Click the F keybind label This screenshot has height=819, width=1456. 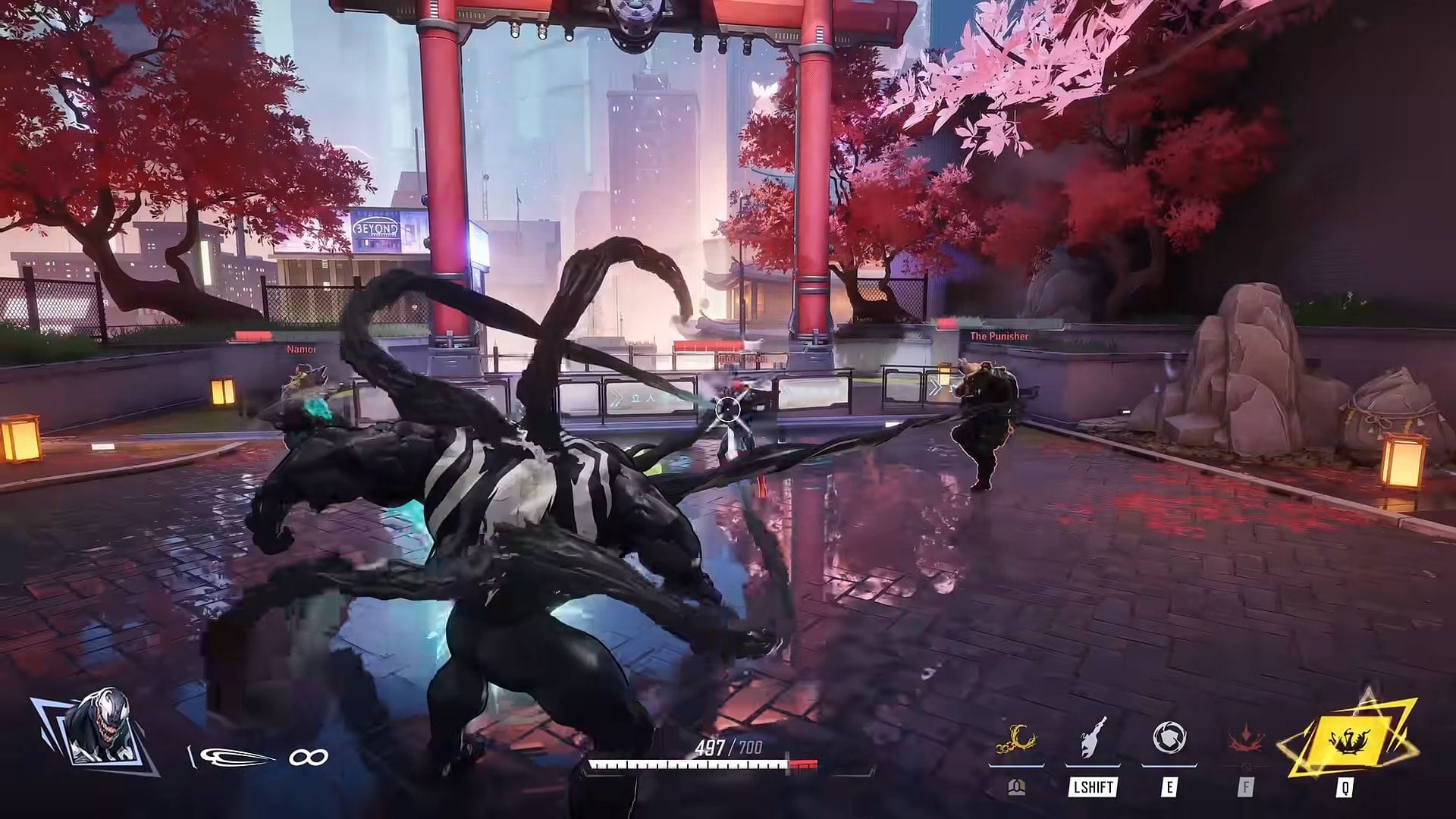(1246, 786)
